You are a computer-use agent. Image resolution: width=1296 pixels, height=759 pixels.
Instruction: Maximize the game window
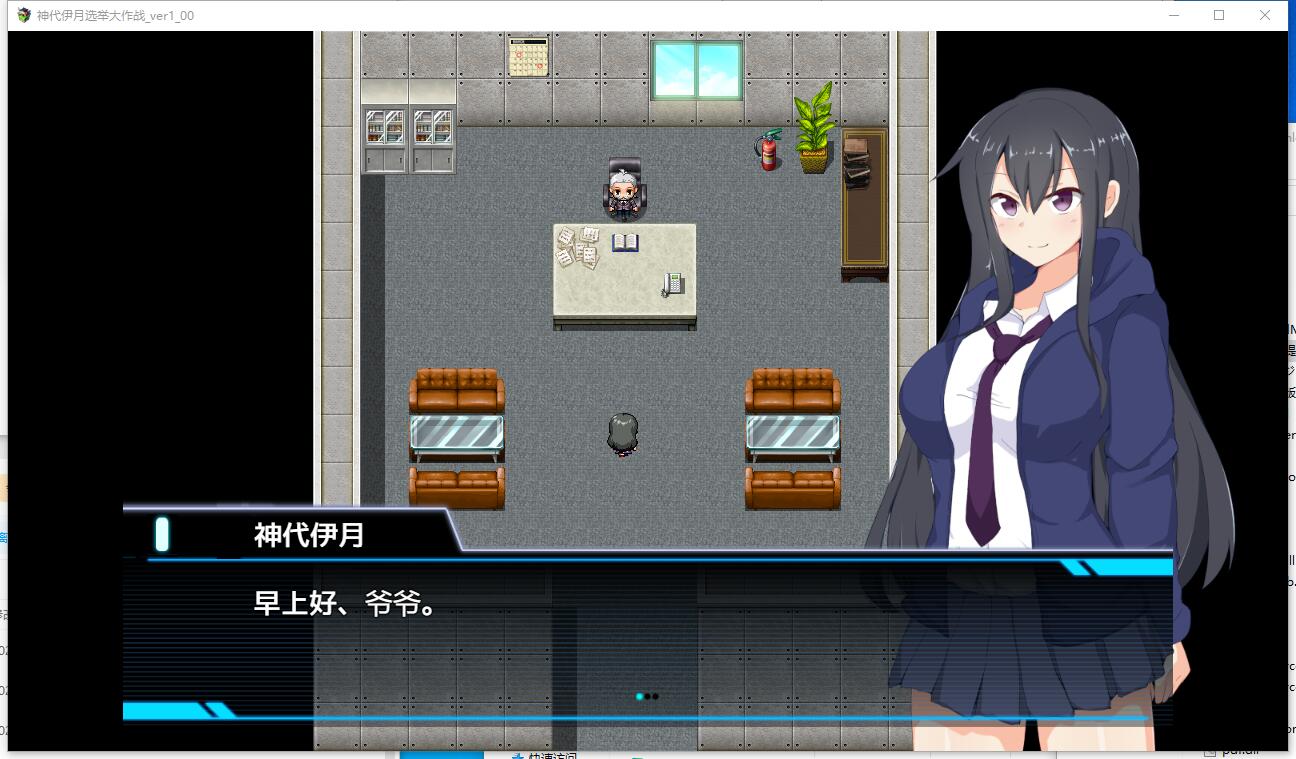click(x=1219, y=15)
